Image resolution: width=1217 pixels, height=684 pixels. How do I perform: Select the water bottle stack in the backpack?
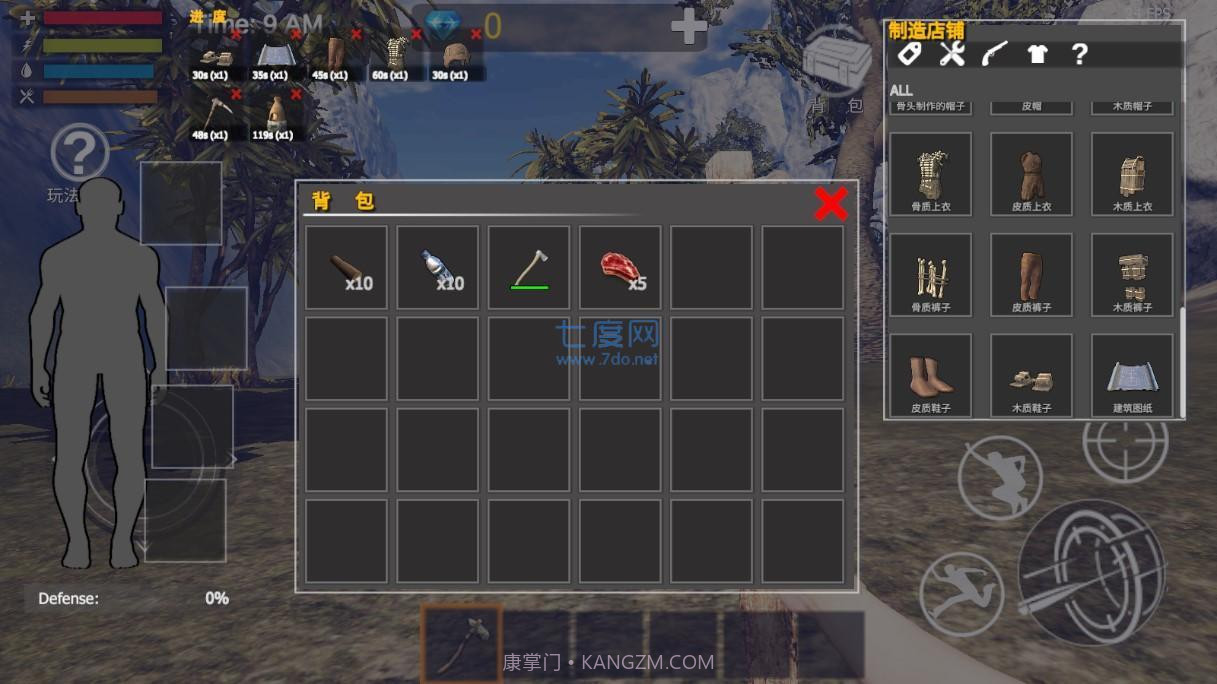click(x=438, y=267)
